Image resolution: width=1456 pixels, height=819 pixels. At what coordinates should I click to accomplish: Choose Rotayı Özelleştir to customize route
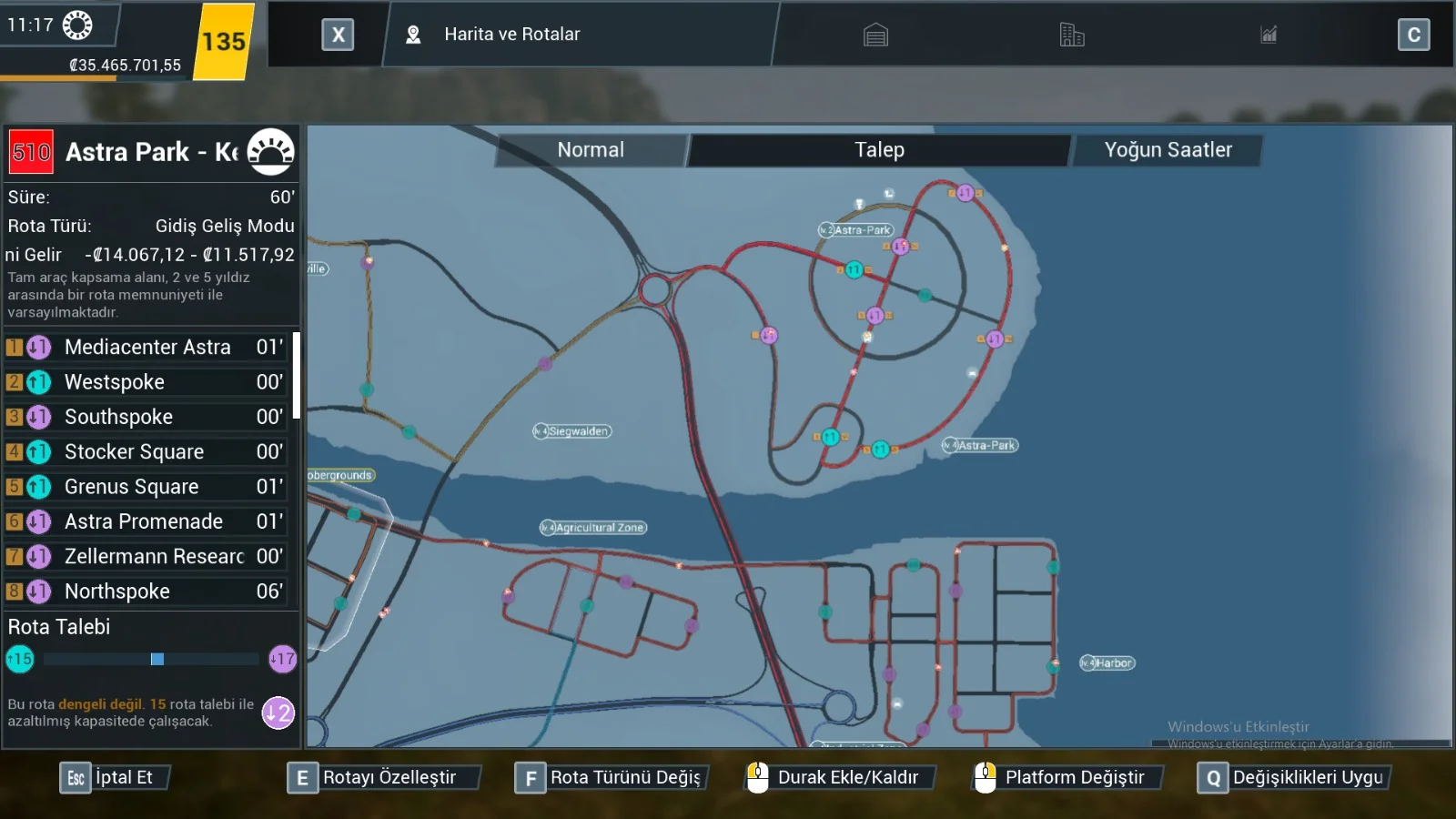(x=380, y=778)
